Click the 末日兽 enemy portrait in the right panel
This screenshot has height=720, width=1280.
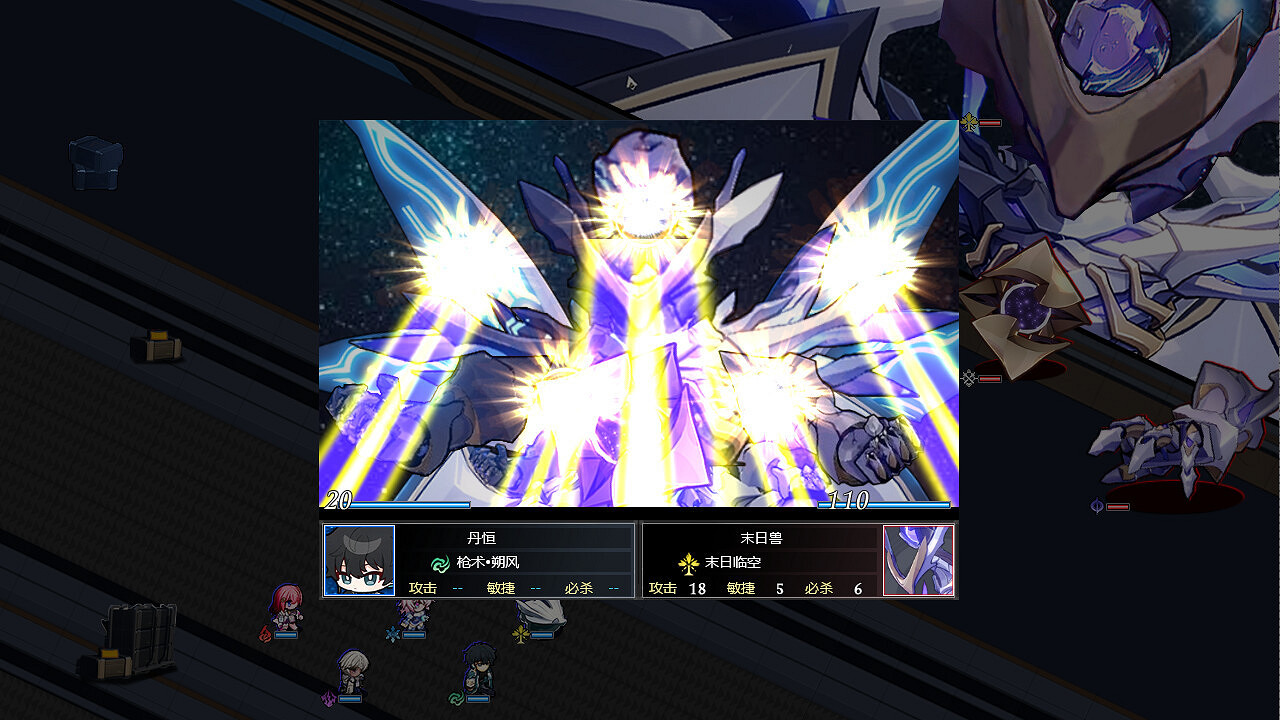click(920, 560)
